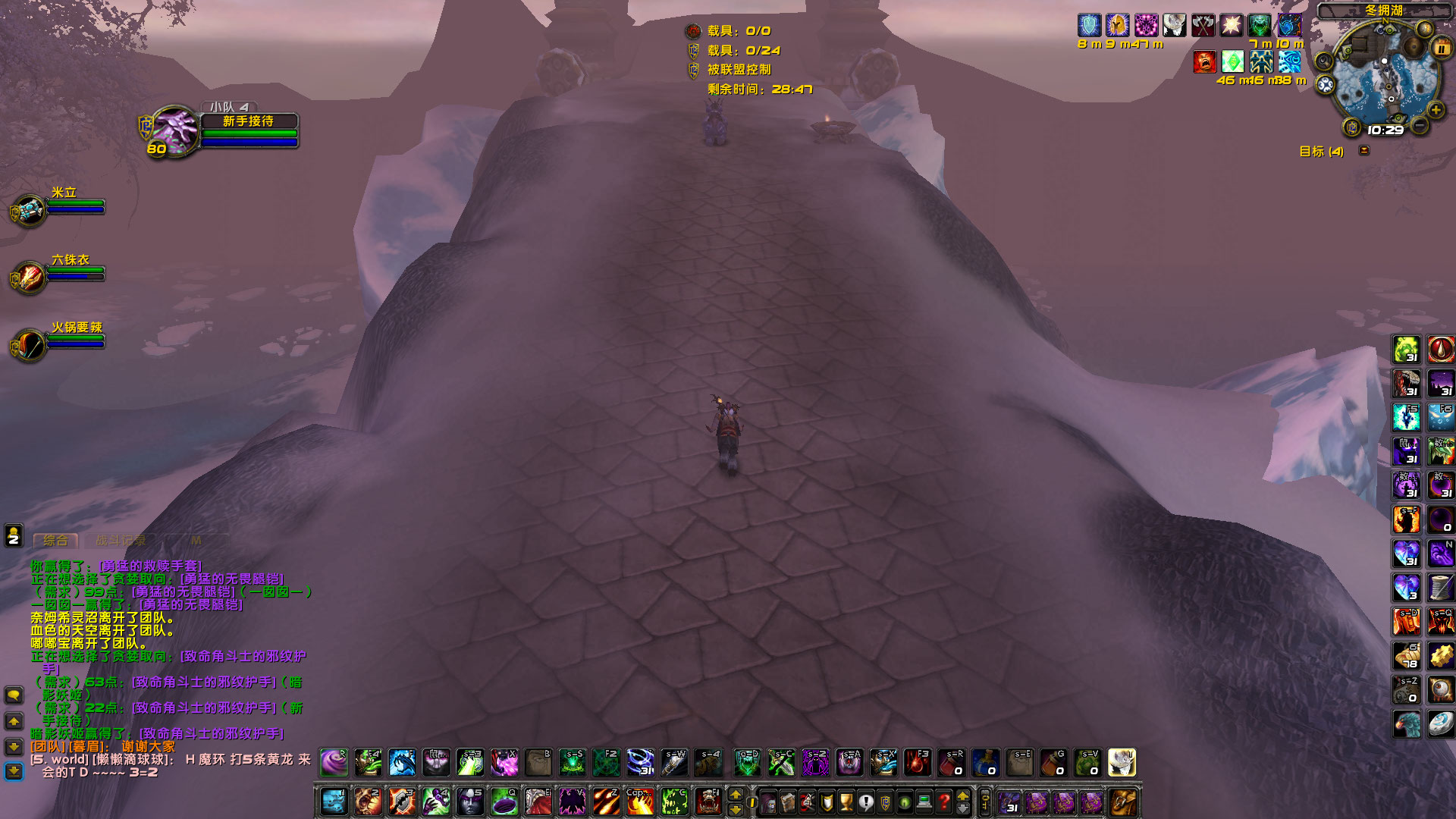Open the achievements panel (golden trophy icon)
The image size is (1456, 819).
[x=846, y=802]
